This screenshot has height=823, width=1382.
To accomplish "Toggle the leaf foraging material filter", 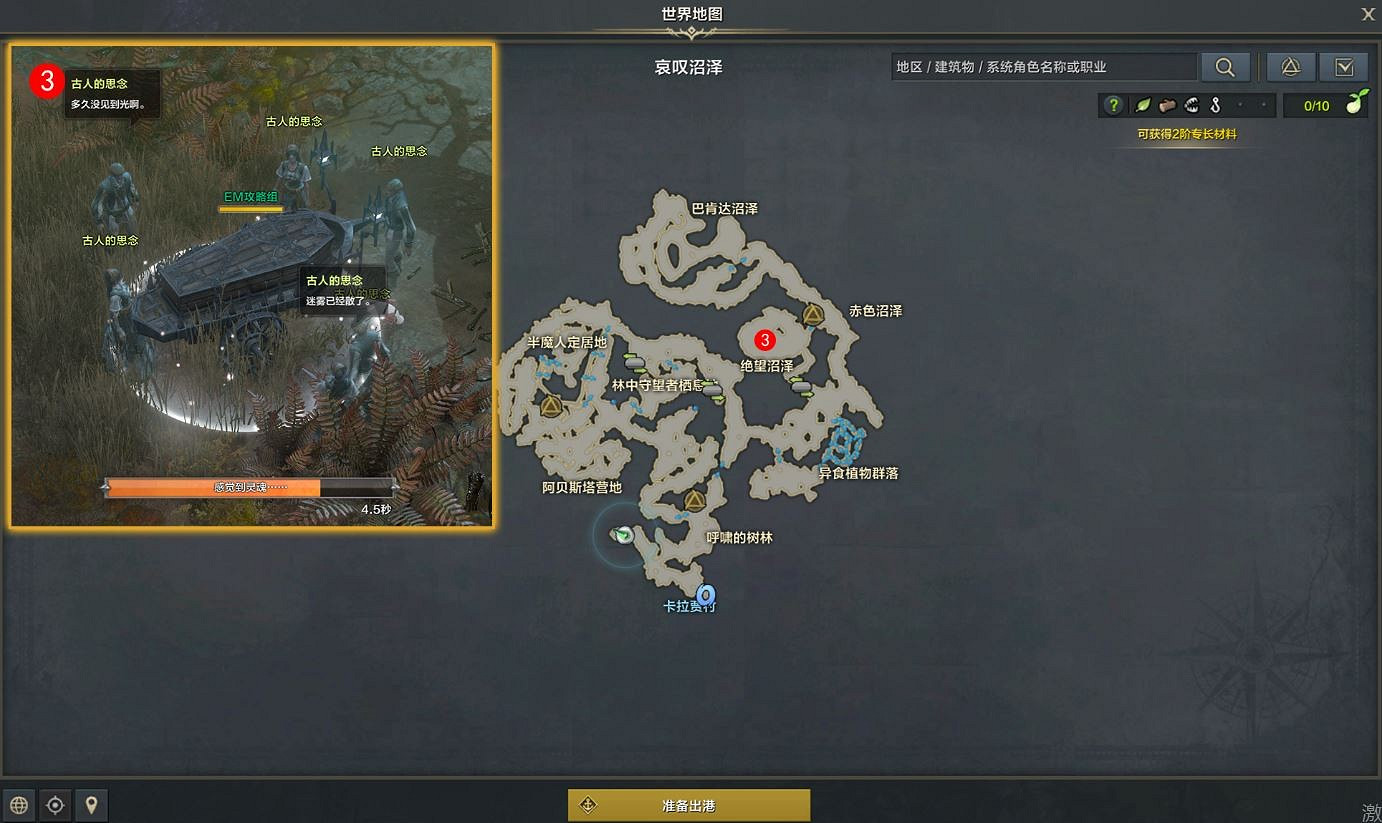I will pyautogui.click(x=1141, y=105).
